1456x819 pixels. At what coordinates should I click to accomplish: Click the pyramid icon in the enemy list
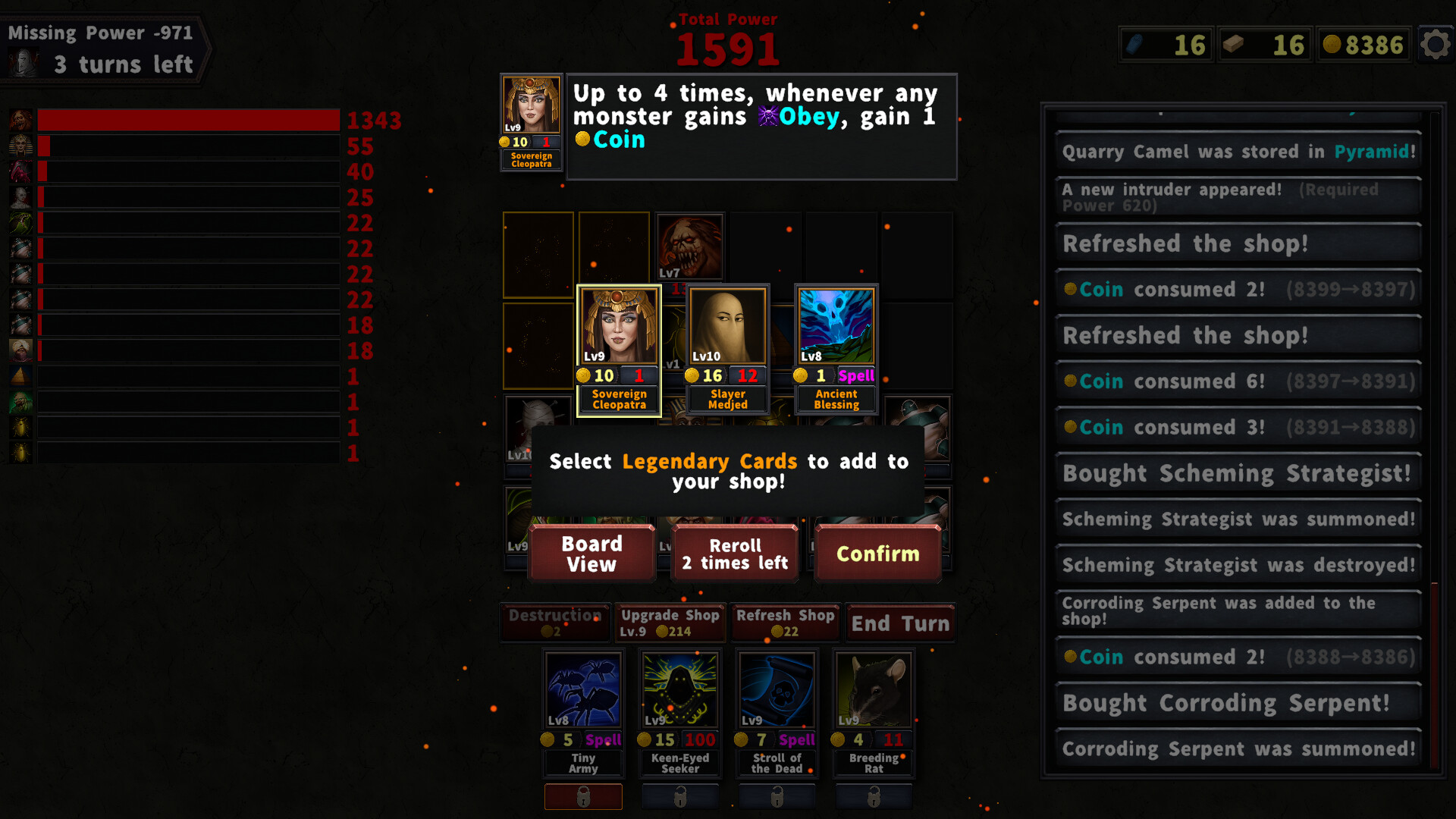point(20,376)
